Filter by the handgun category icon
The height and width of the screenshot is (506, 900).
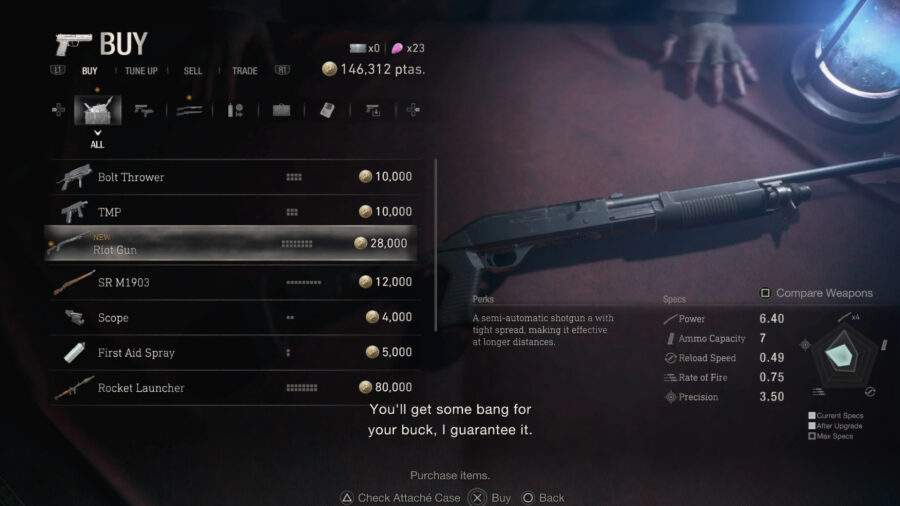click(x=144, y=110)
